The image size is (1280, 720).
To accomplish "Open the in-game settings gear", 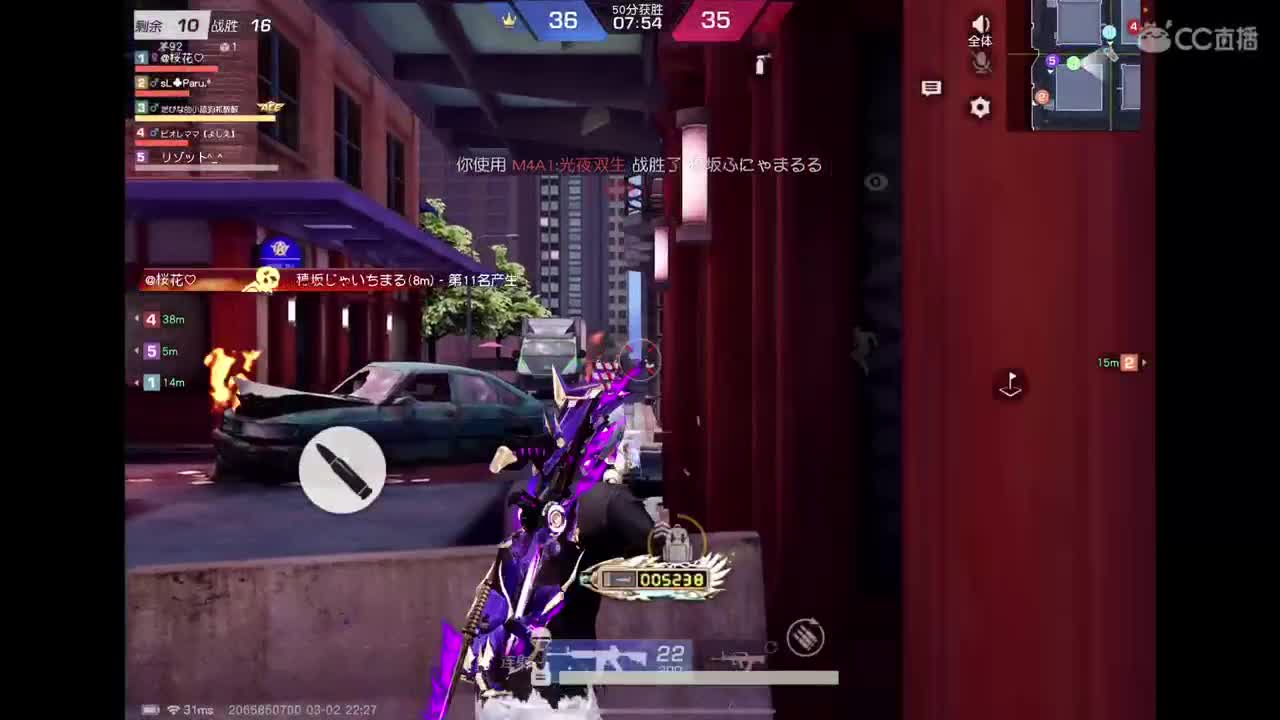I will 980,107.
